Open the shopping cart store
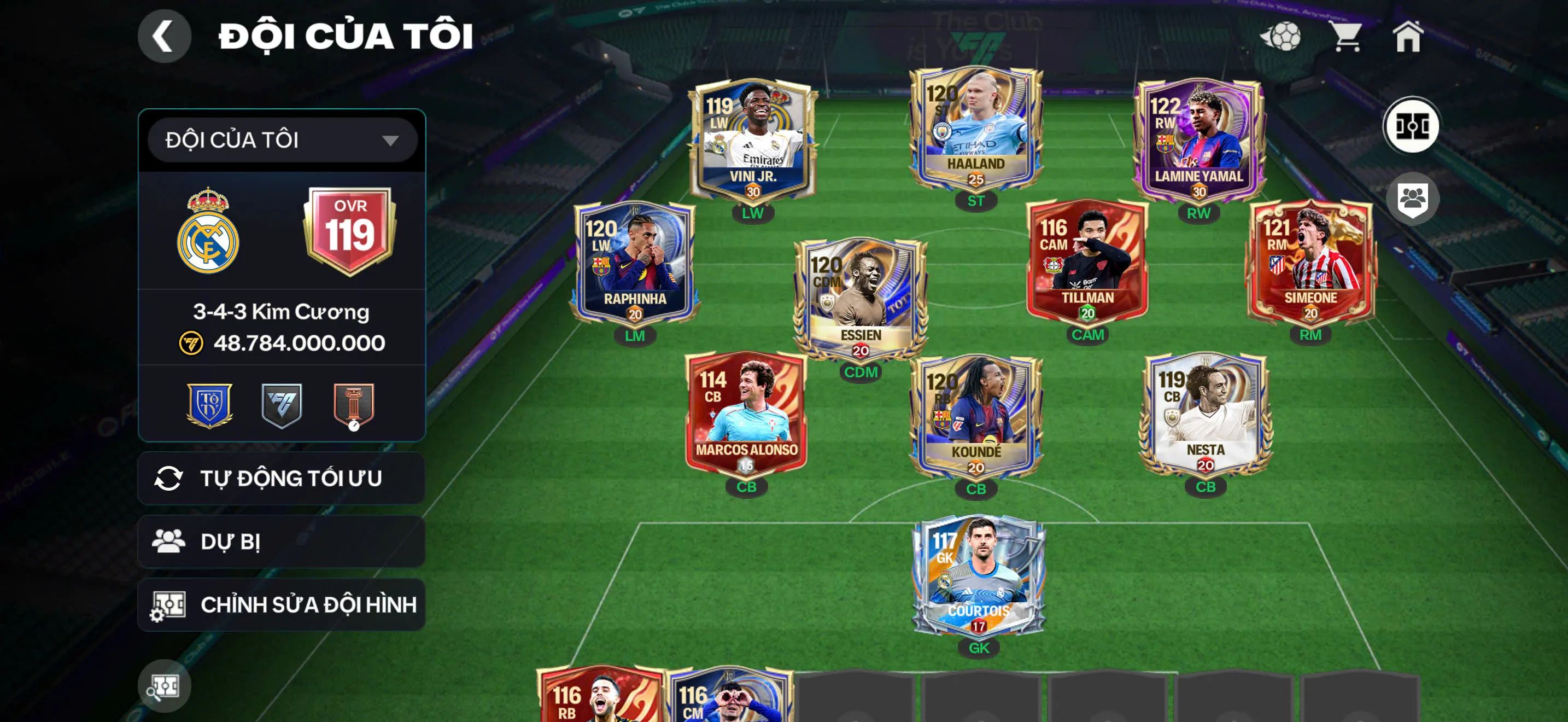This screenshot has height=722, width=1568. pos(1347,37)
